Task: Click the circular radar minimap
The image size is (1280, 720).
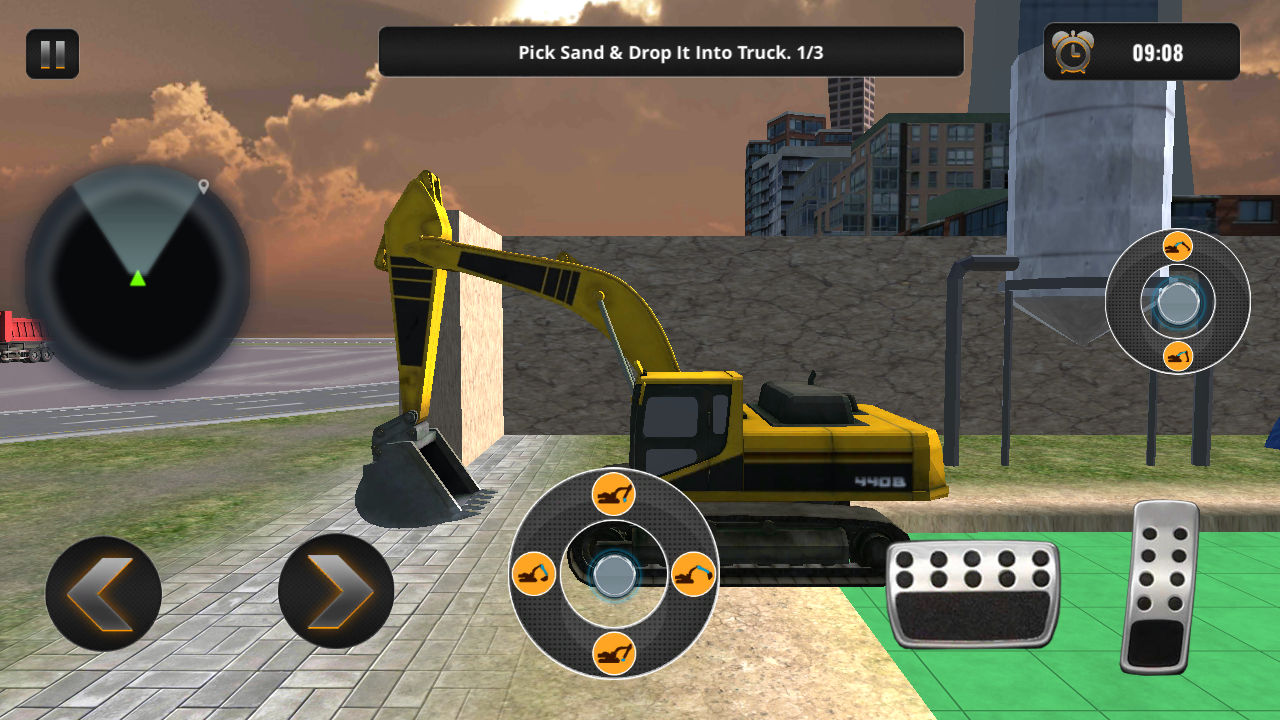Action: click(x=138, y=277)
